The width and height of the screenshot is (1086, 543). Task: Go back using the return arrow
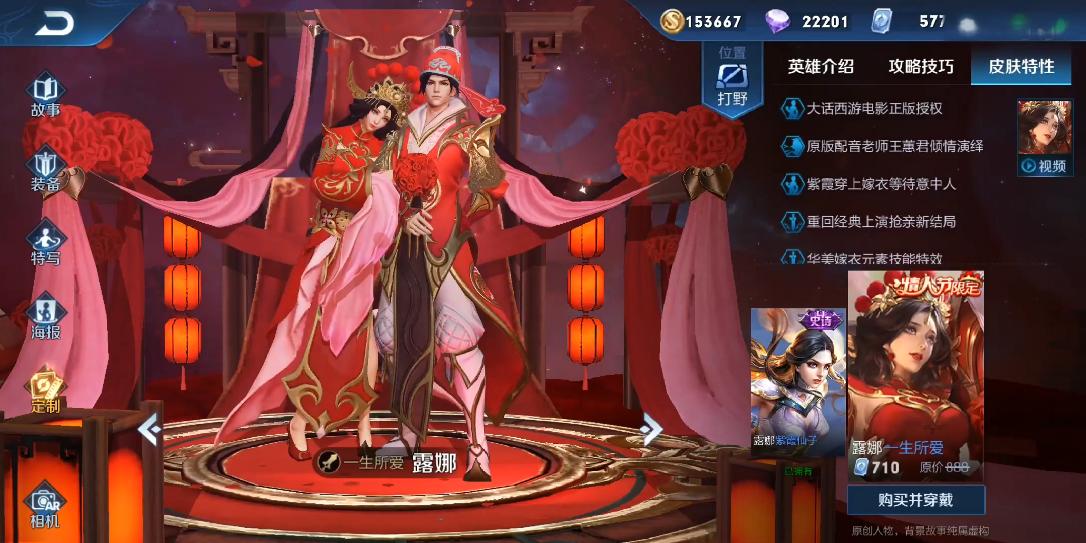coord(54,24)
